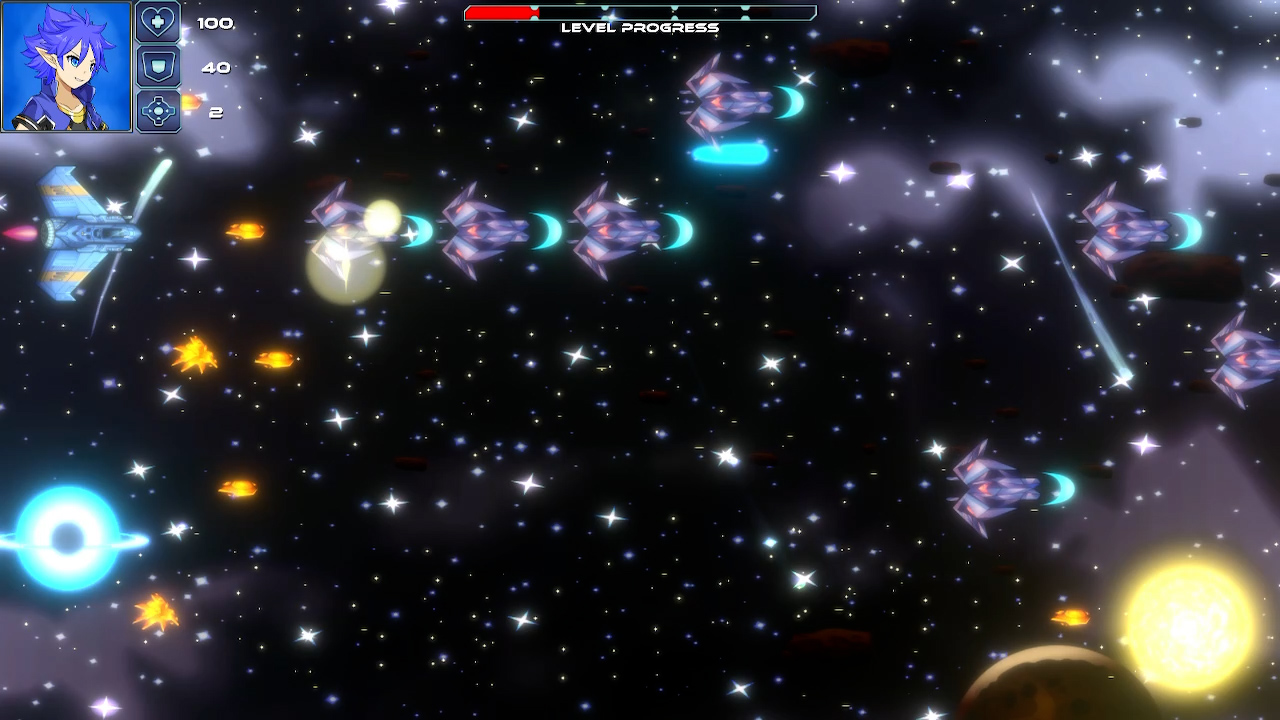Toggle the rightmost checkpoint node on the progress bar
Image resolution: width=1280 pixels, height=720 pixels.
pos(745,13)
